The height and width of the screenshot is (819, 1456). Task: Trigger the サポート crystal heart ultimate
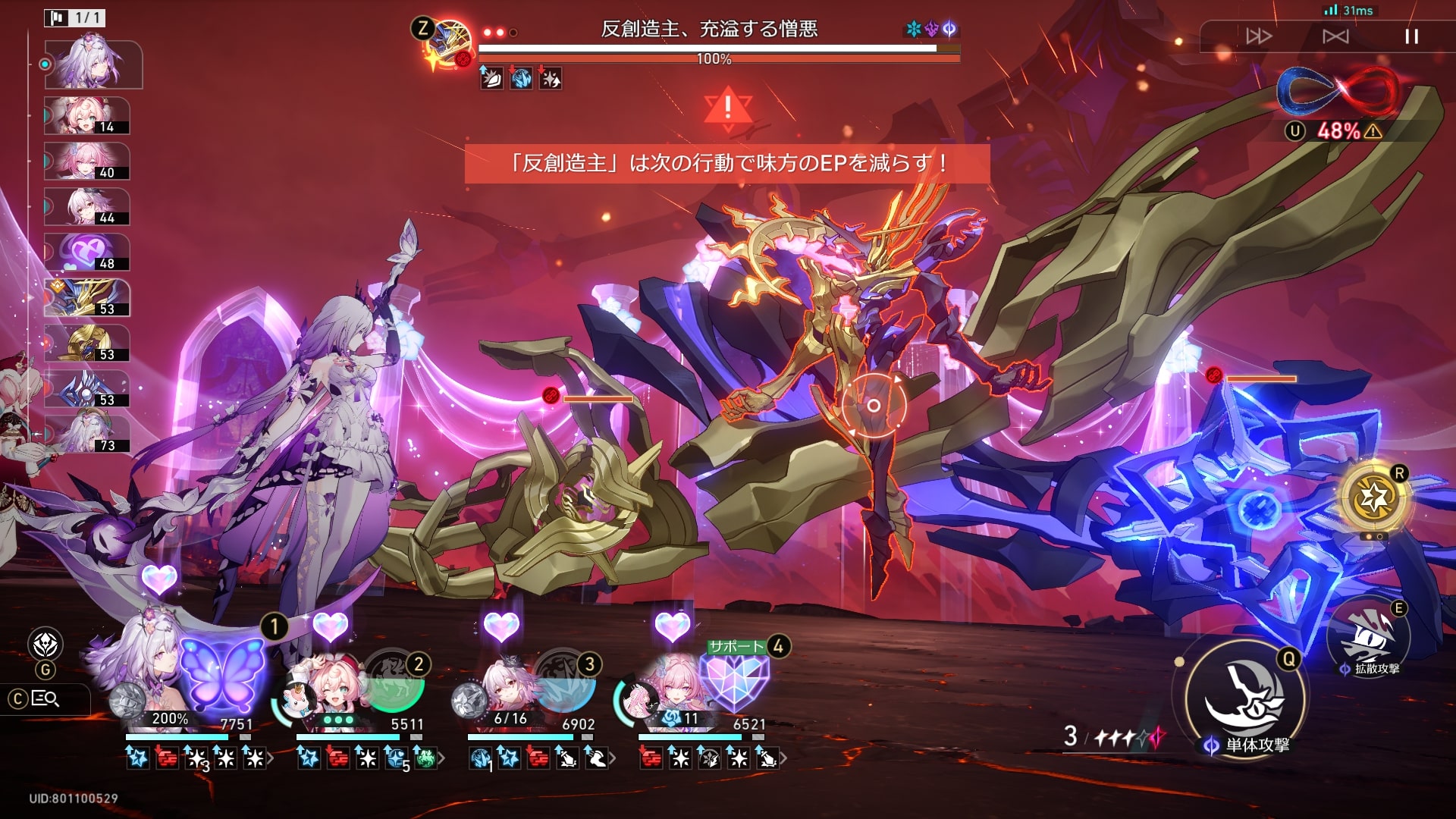click(734, 680)
